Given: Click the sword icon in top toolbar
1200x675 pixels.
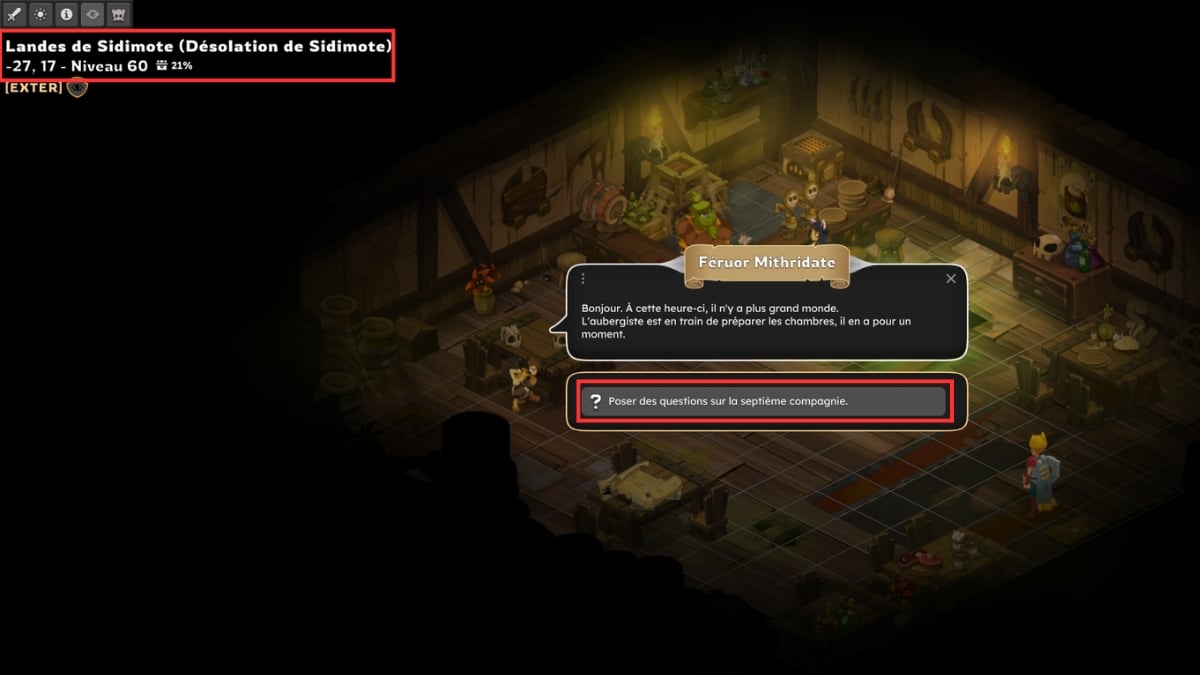Looking at the screenshot, I should point(15,15).
